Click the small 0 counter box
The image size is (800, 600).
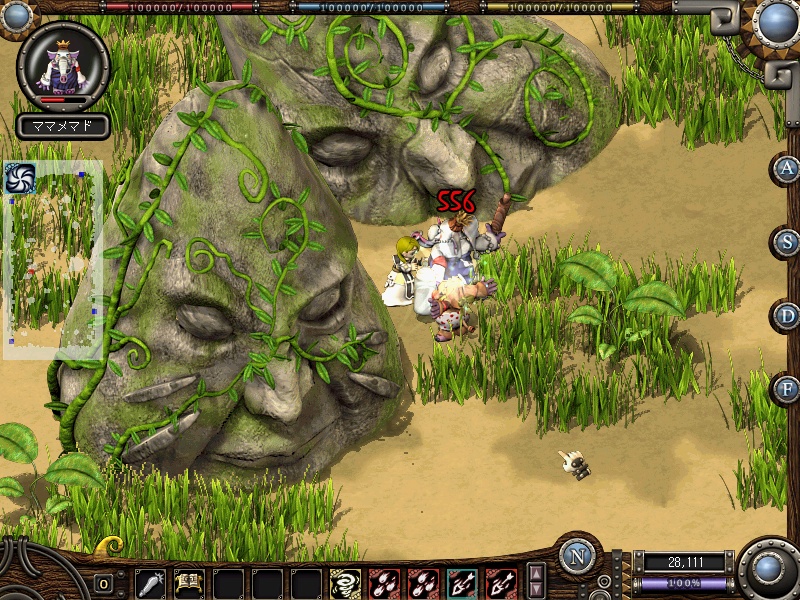click(104, 584)
